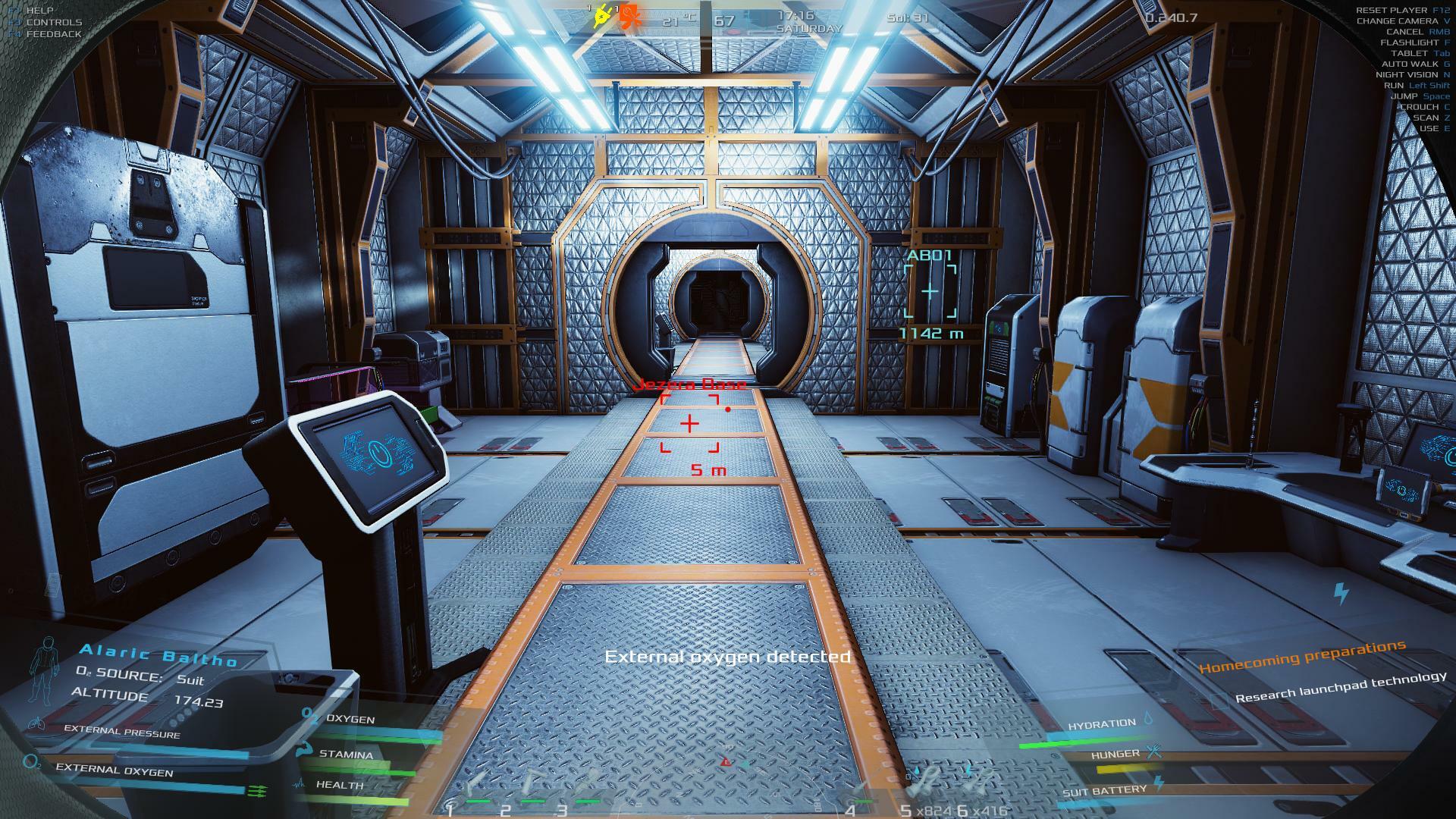The width and height of the screenshot is (1456, 819).
Task: Open the Homecoming preparations quest tracker
Action: click(1302, 657)
